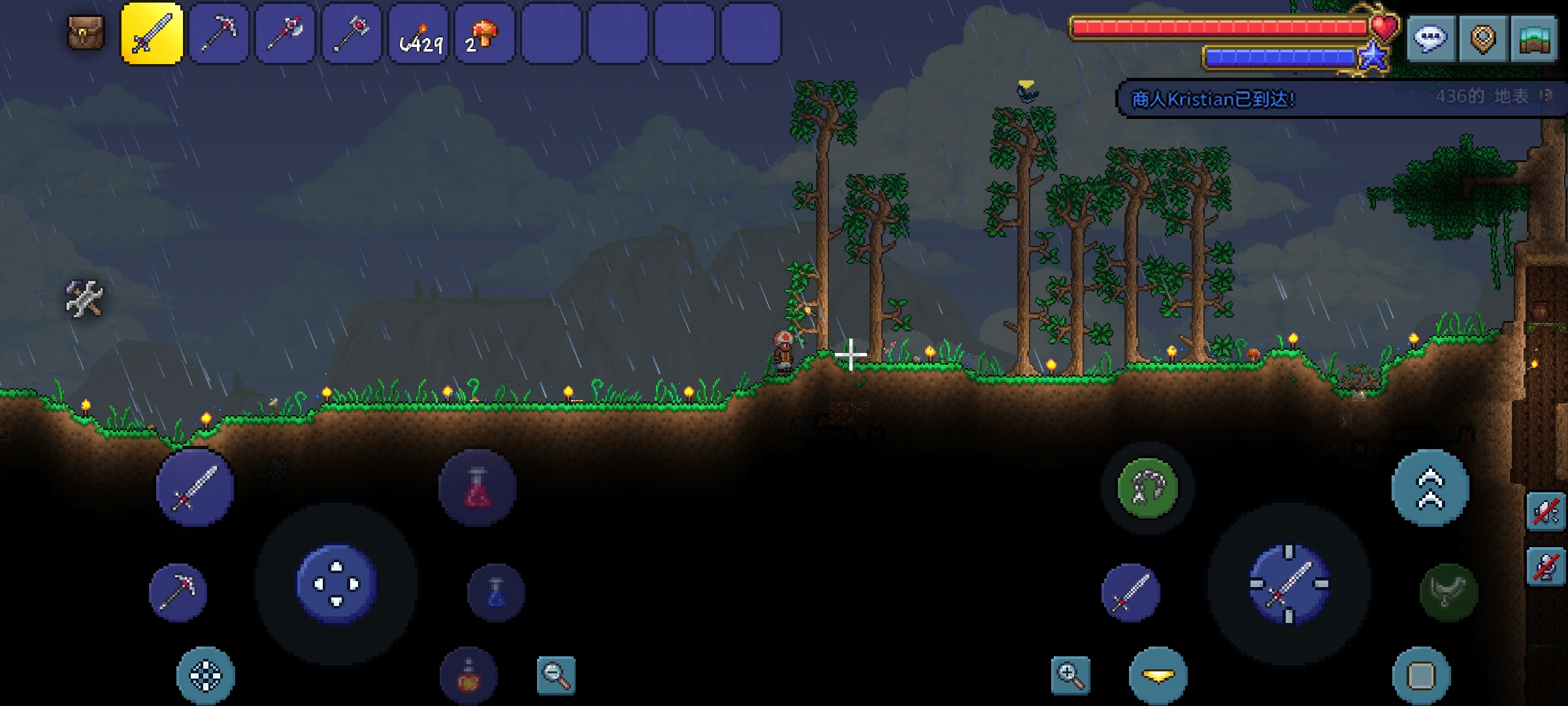
Task: Zoom out with the minus magnifier
Action: [x=556, y=675]
